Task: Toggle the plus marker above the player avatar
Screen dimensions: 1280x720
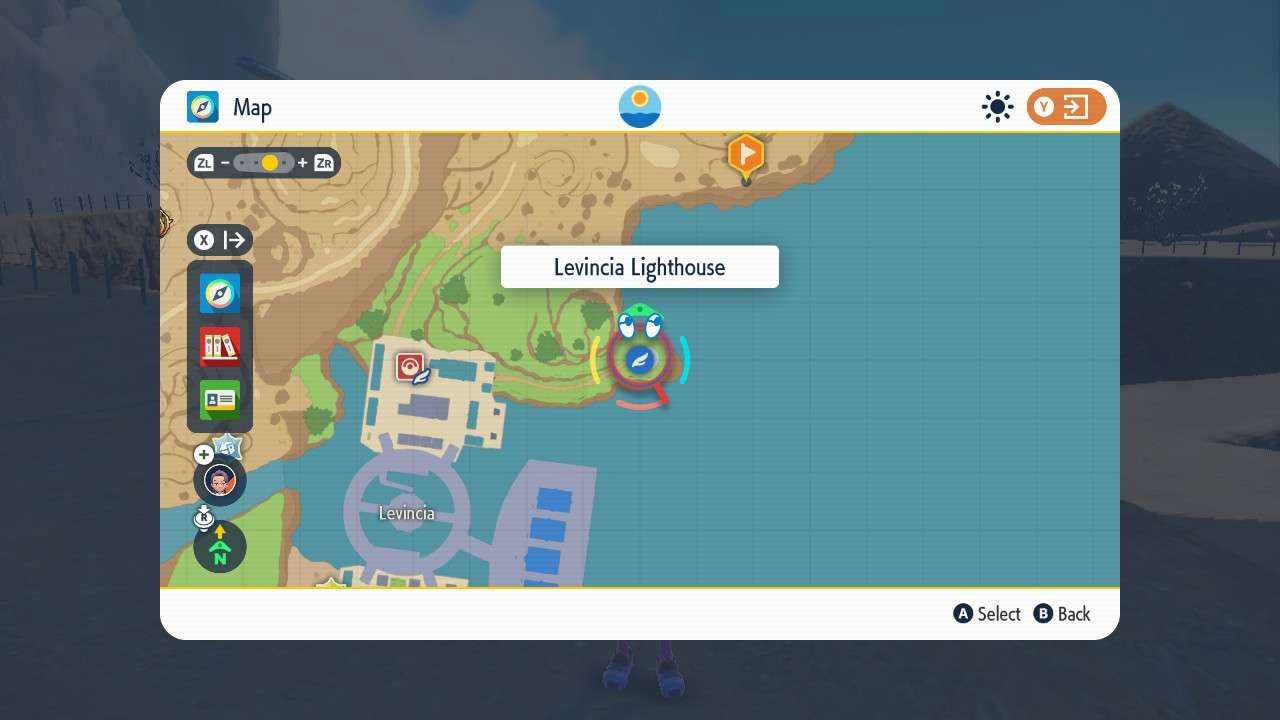Action: (x=203, y=454)
